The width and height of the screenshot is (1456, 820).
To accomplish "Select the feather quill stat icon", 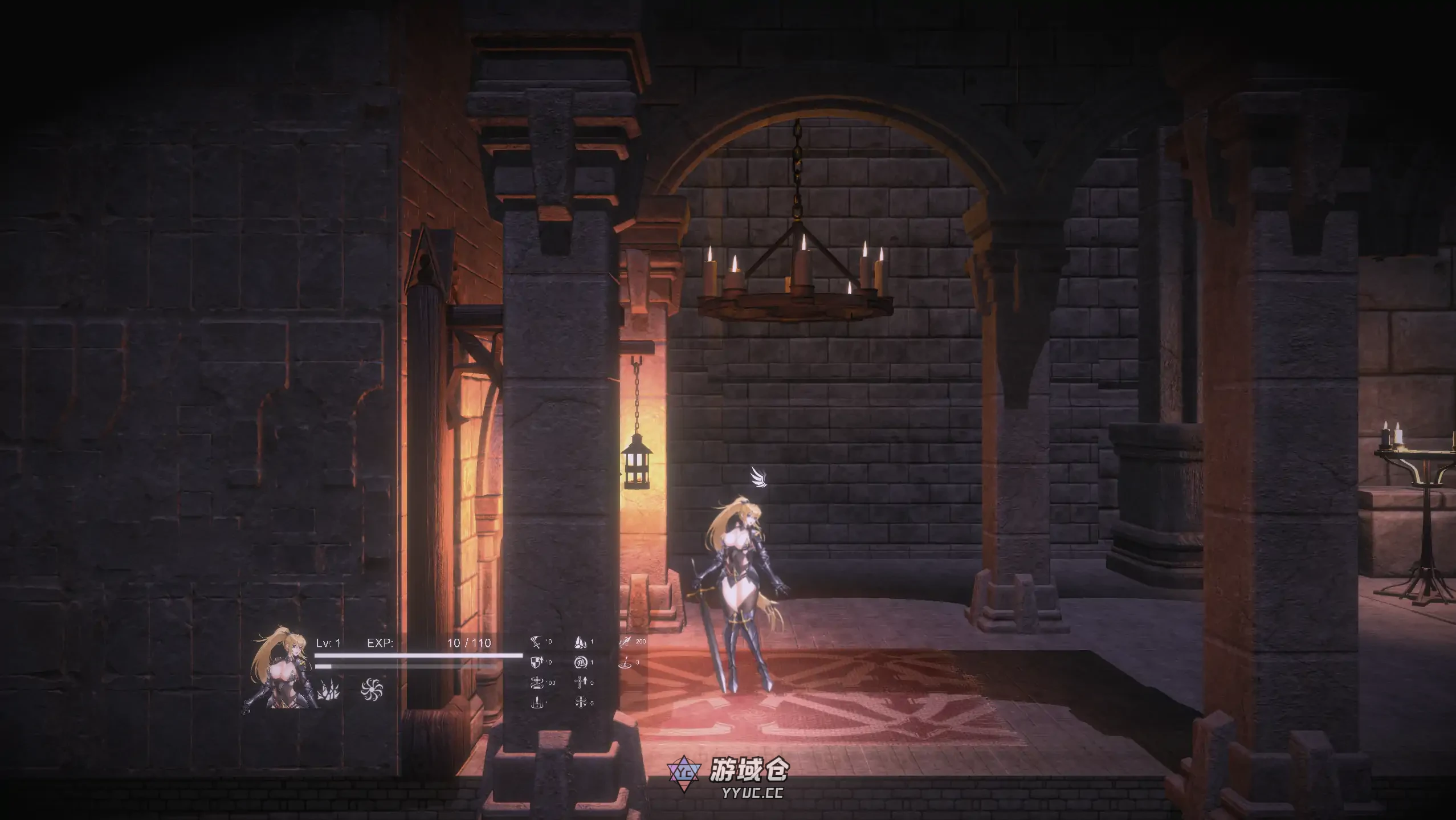I will click(625, 643).
